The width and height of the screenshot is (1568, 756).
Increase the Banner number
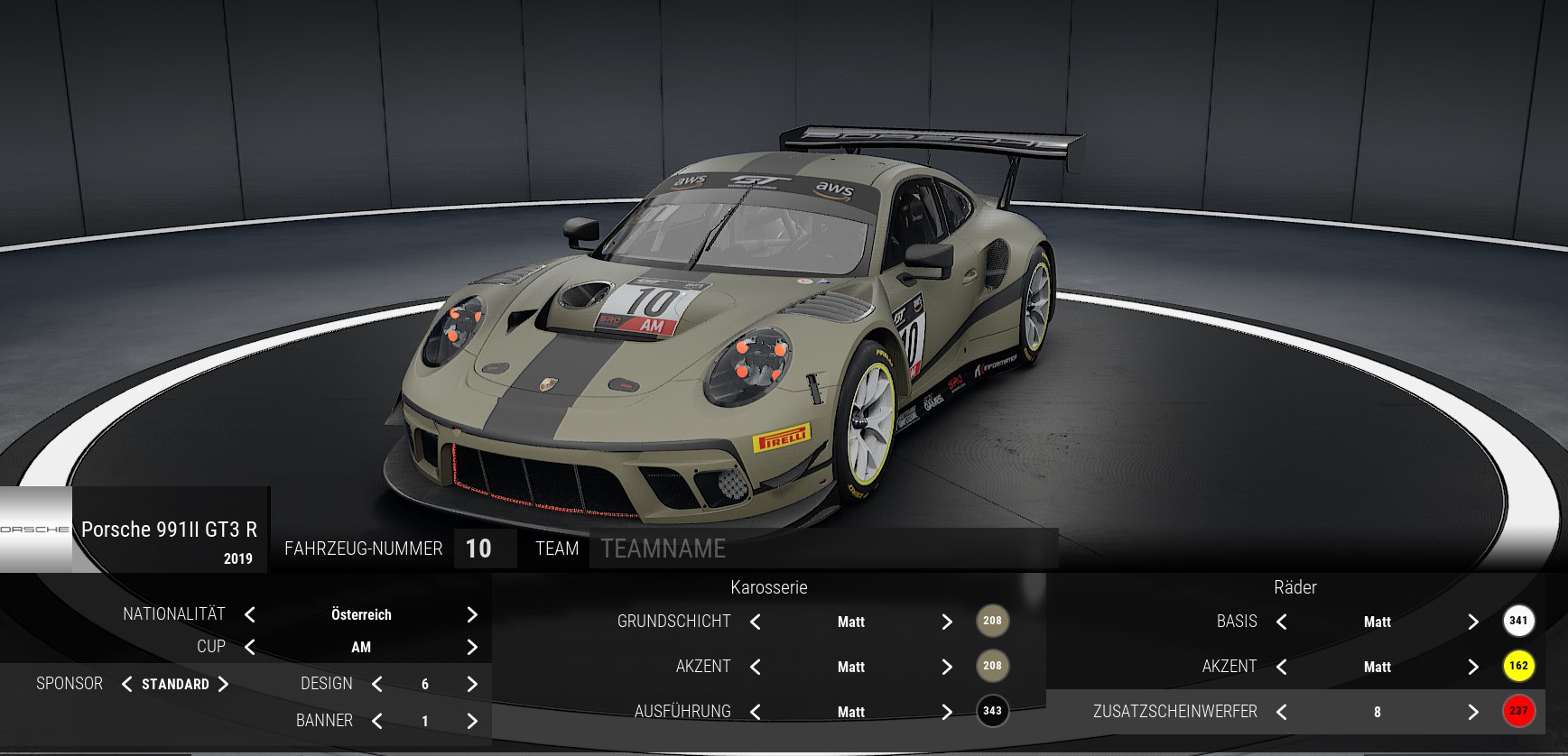click(x=472, y=721)
